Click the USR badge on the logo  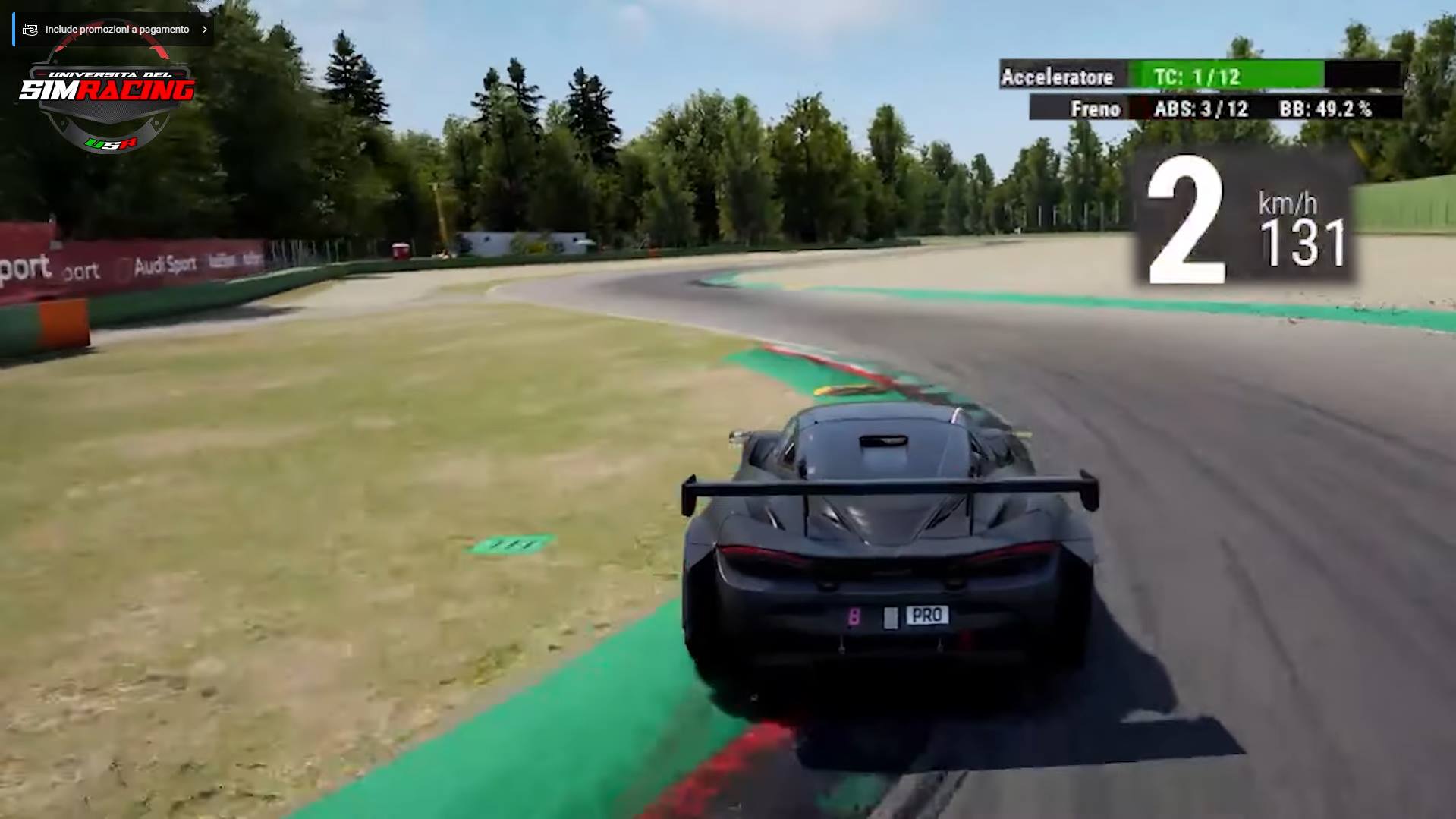coord(110,141)
